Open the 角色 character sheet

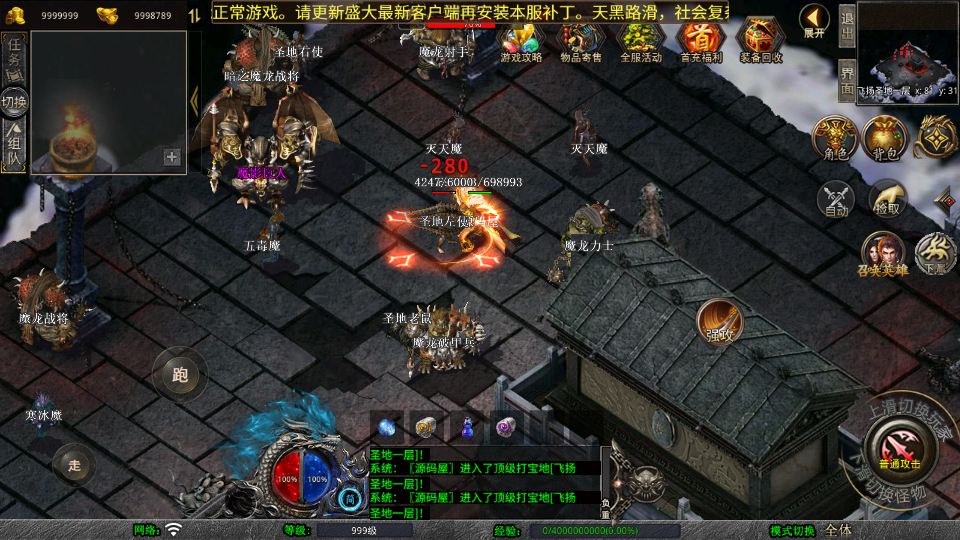[x=835, y=137]
